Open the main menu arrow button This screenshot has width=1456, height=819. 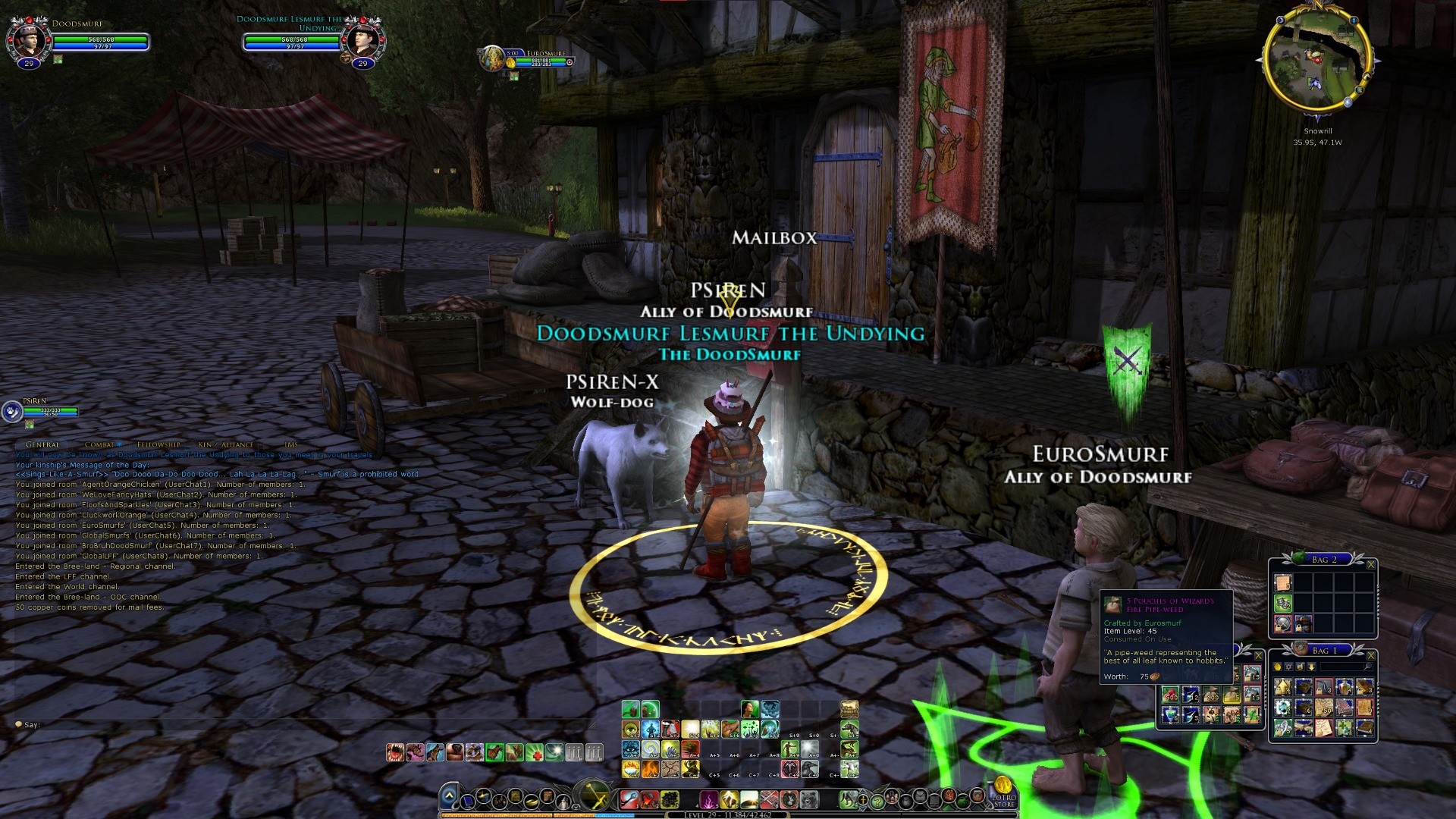click(x=449, y=796)
